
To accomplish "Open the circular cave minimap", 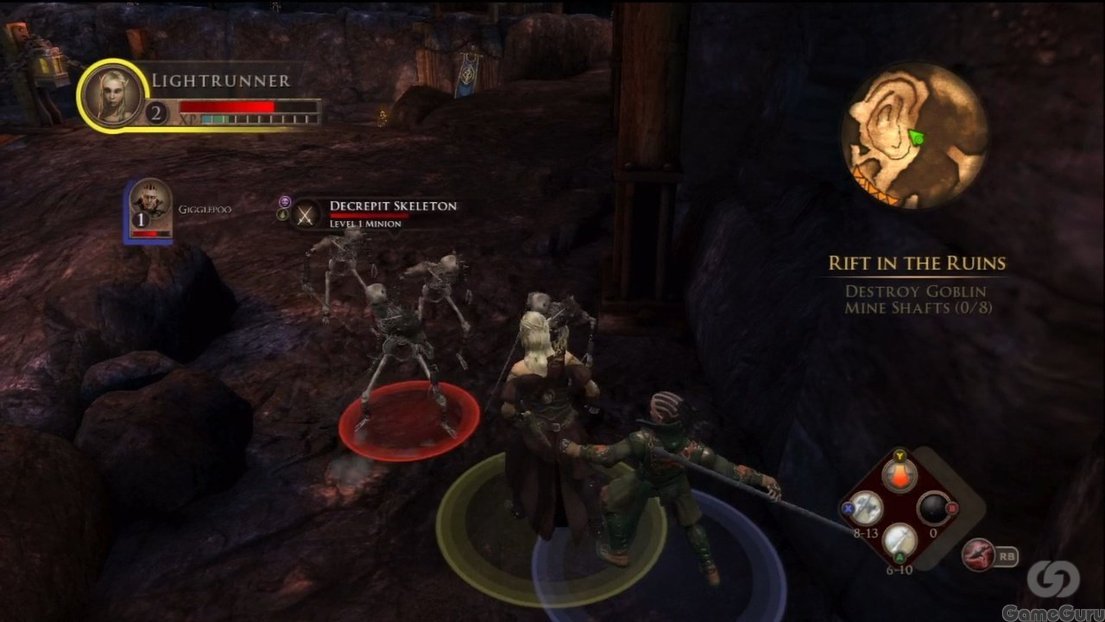I will (914, 135).
